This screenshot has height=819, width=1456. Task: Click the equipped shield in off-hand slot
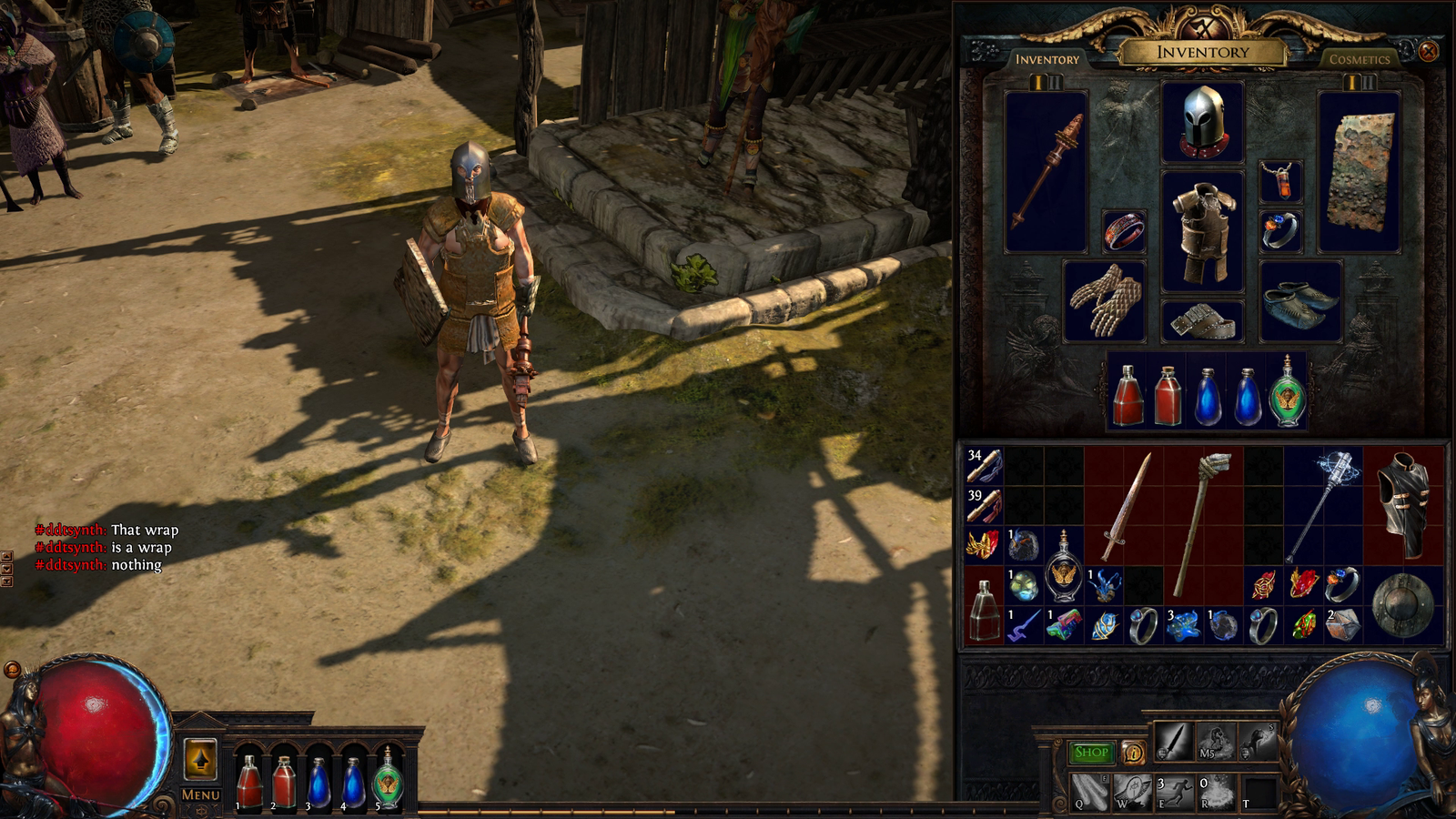point(1360,172)
